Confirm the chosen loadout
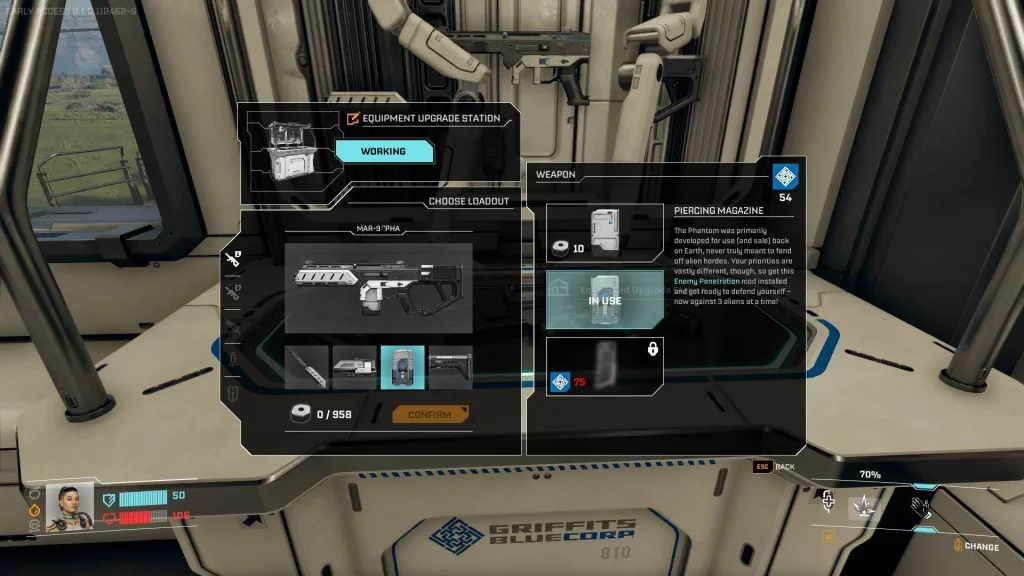 [x=430, y=414]
